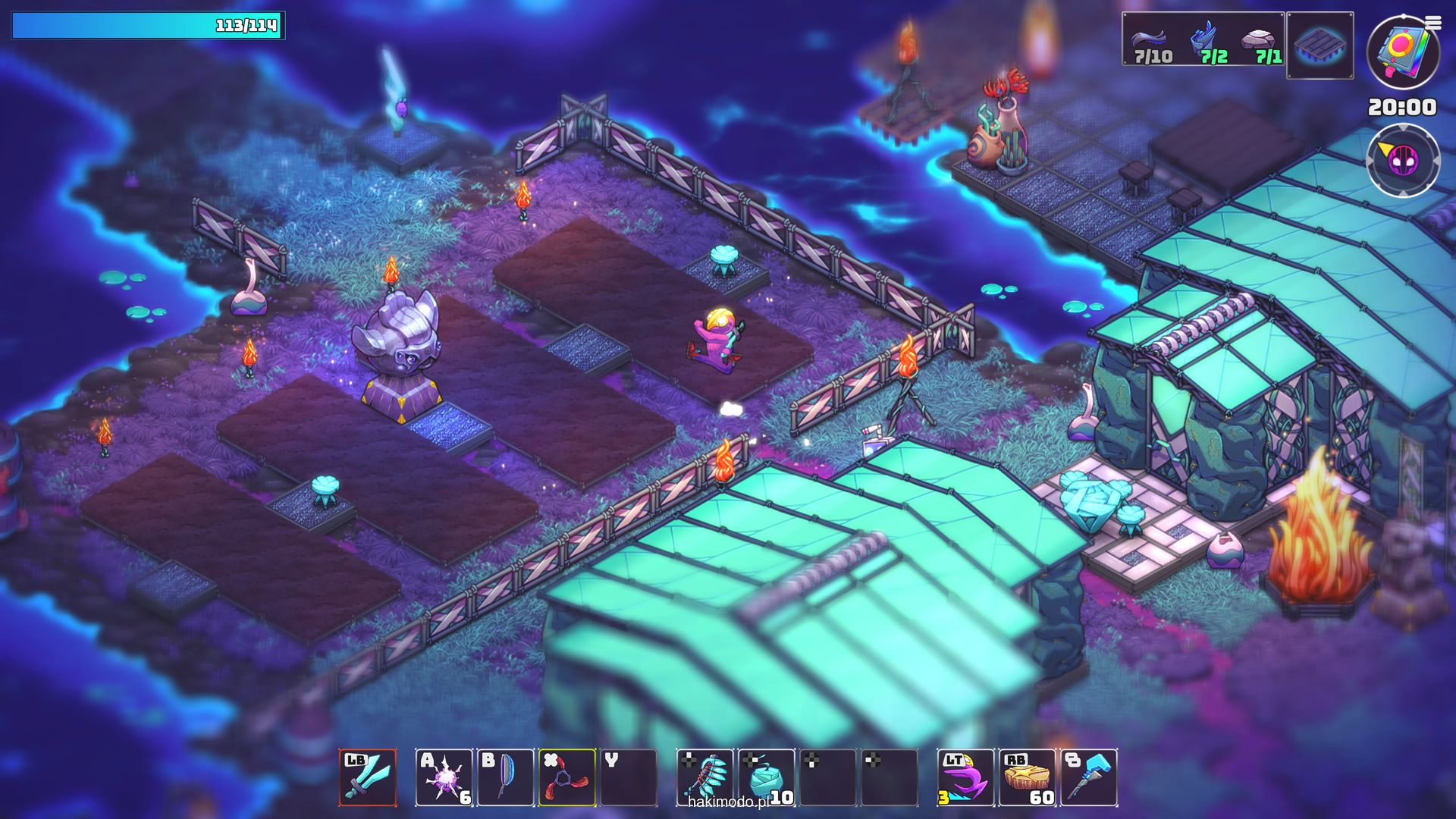Select the blue curved blade slot
The height and width of the screenshot is (819, 1456).
[x=505, y=777]
